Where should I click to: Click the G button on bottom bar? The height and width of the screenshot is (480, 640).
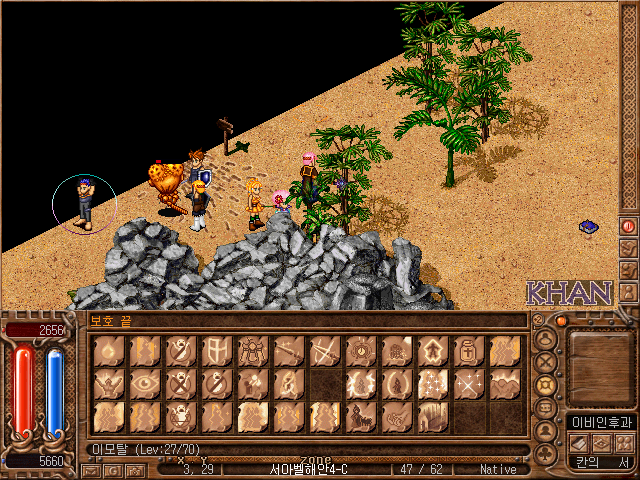tap(113, 469)
